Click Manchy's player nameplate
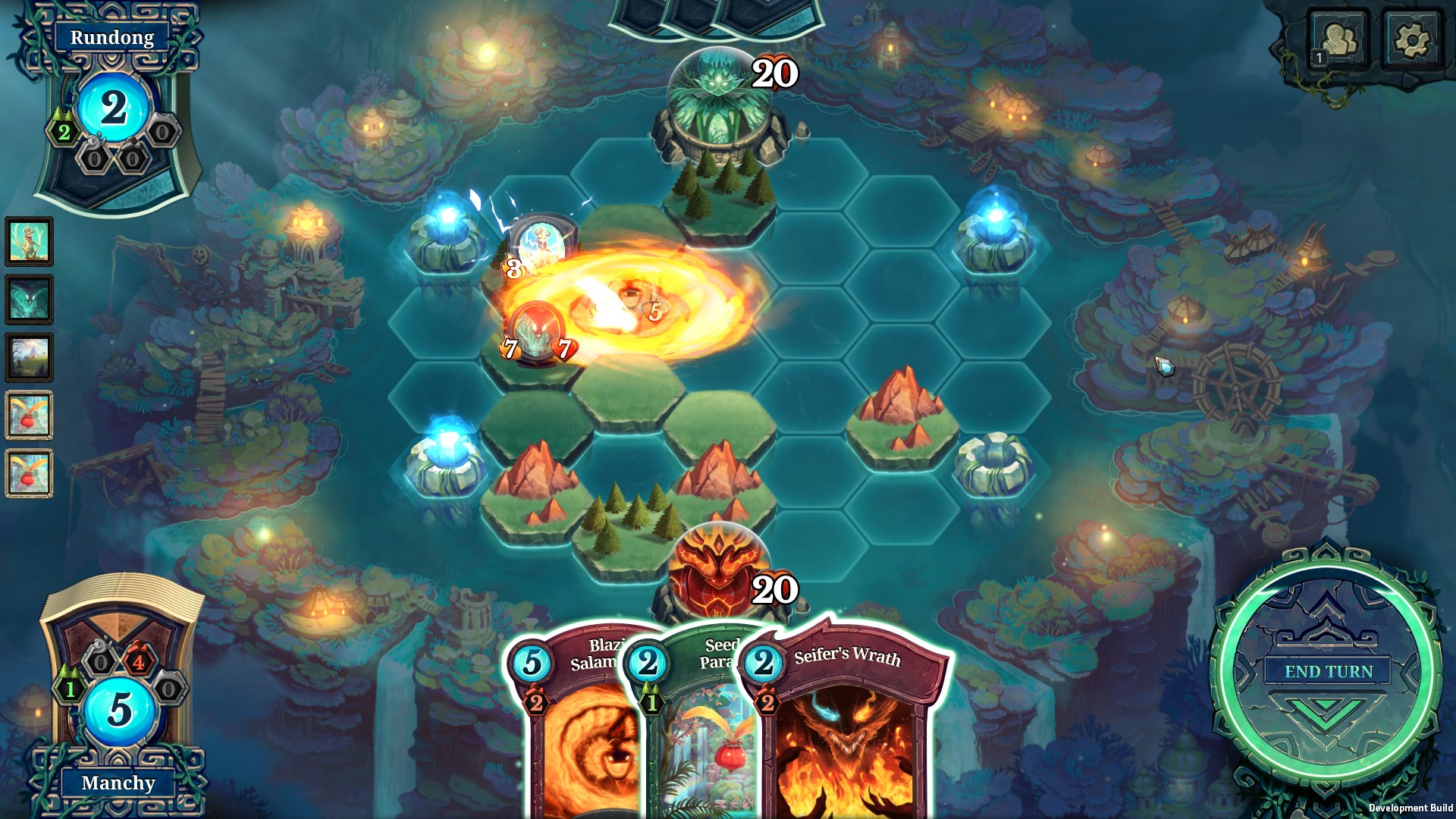Viewport: 1456px width, 819px height. click(118, 783)
